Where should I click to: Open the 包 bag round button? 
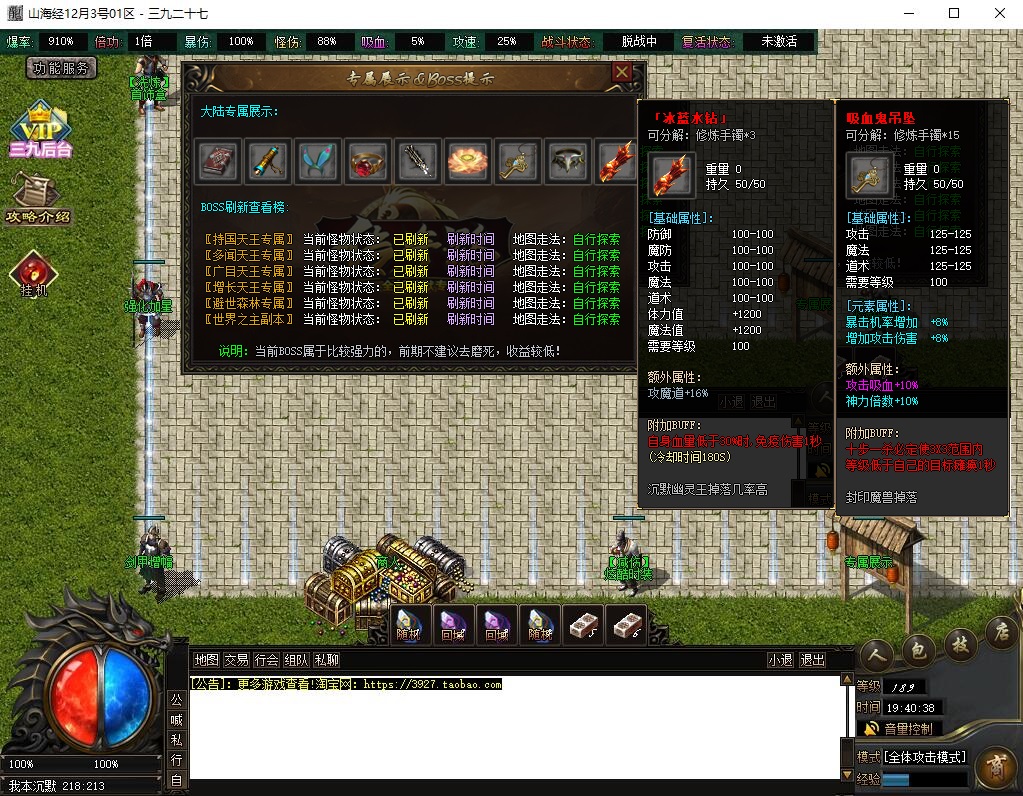tap(919, 650)
